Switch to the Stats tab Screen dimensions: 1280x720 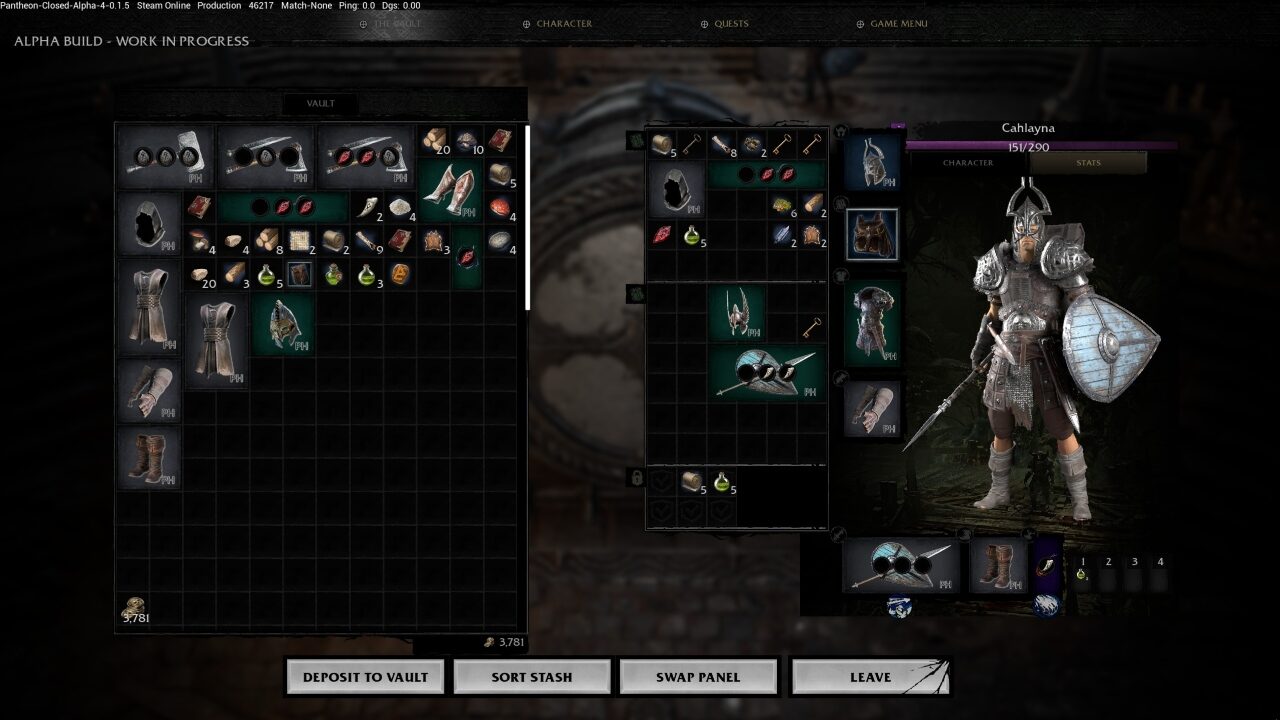1088,162
